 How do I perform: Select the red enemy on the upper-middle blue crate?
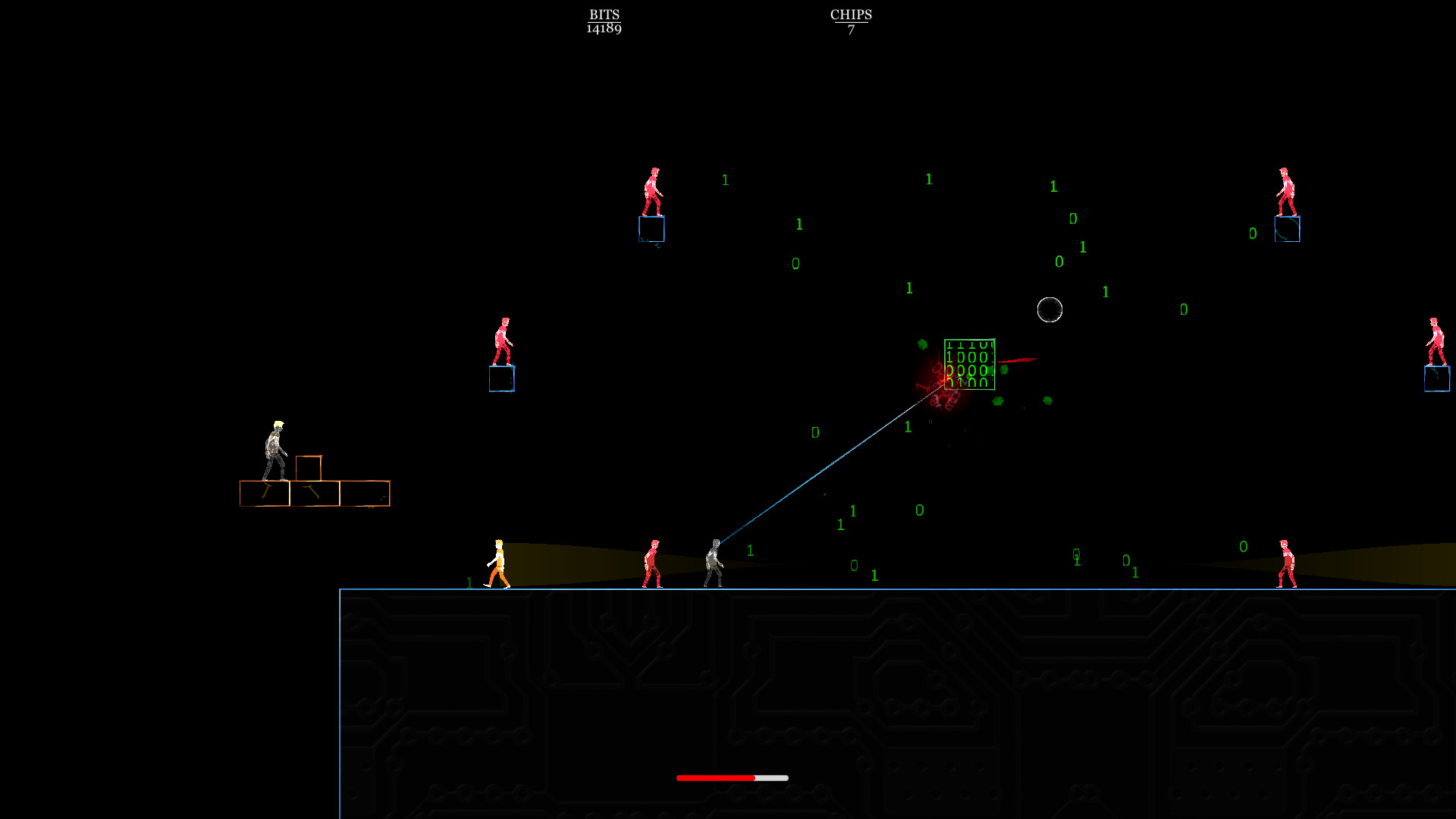tap(652, 190)
